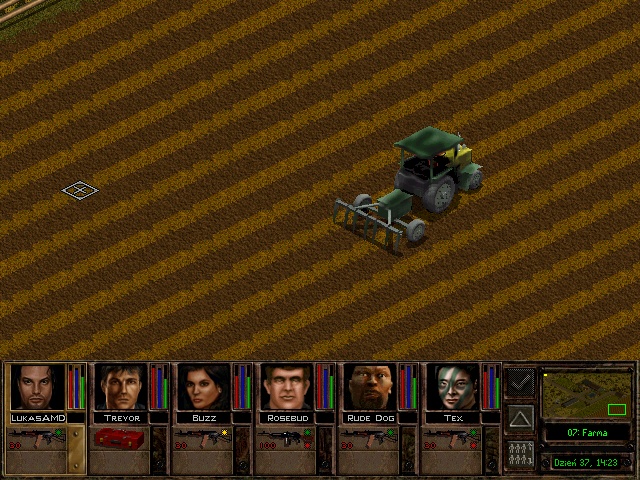Select Rude Dog's portrait
The image size is (640, 480).
click(371, 387)
